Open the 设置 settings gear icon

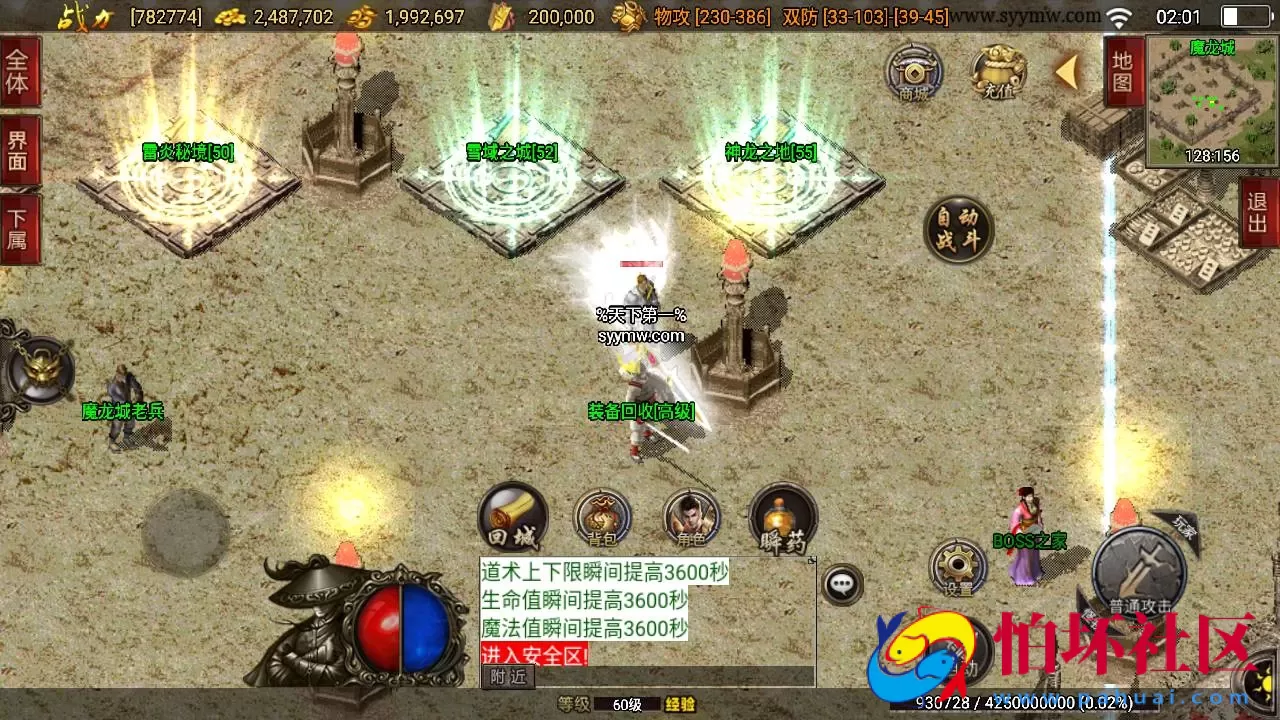(x=958, y=565)
